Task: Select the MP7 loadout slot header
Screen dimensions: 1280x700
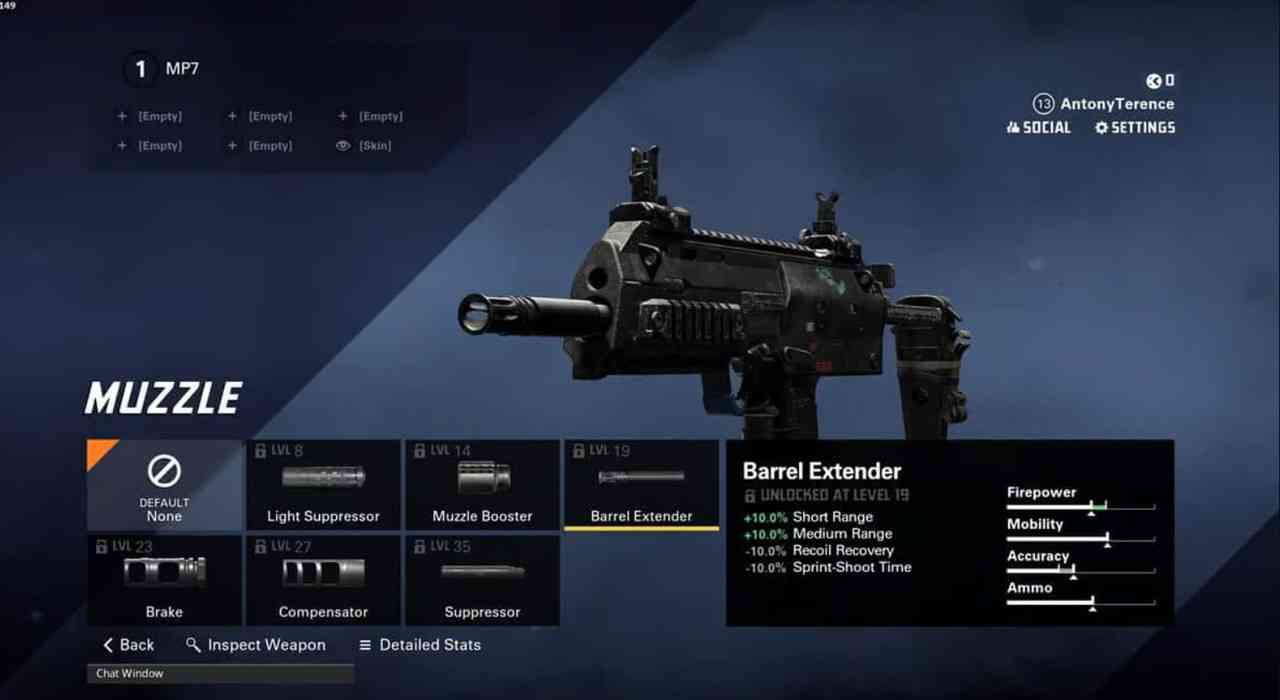Action: (x=182, y=69)
